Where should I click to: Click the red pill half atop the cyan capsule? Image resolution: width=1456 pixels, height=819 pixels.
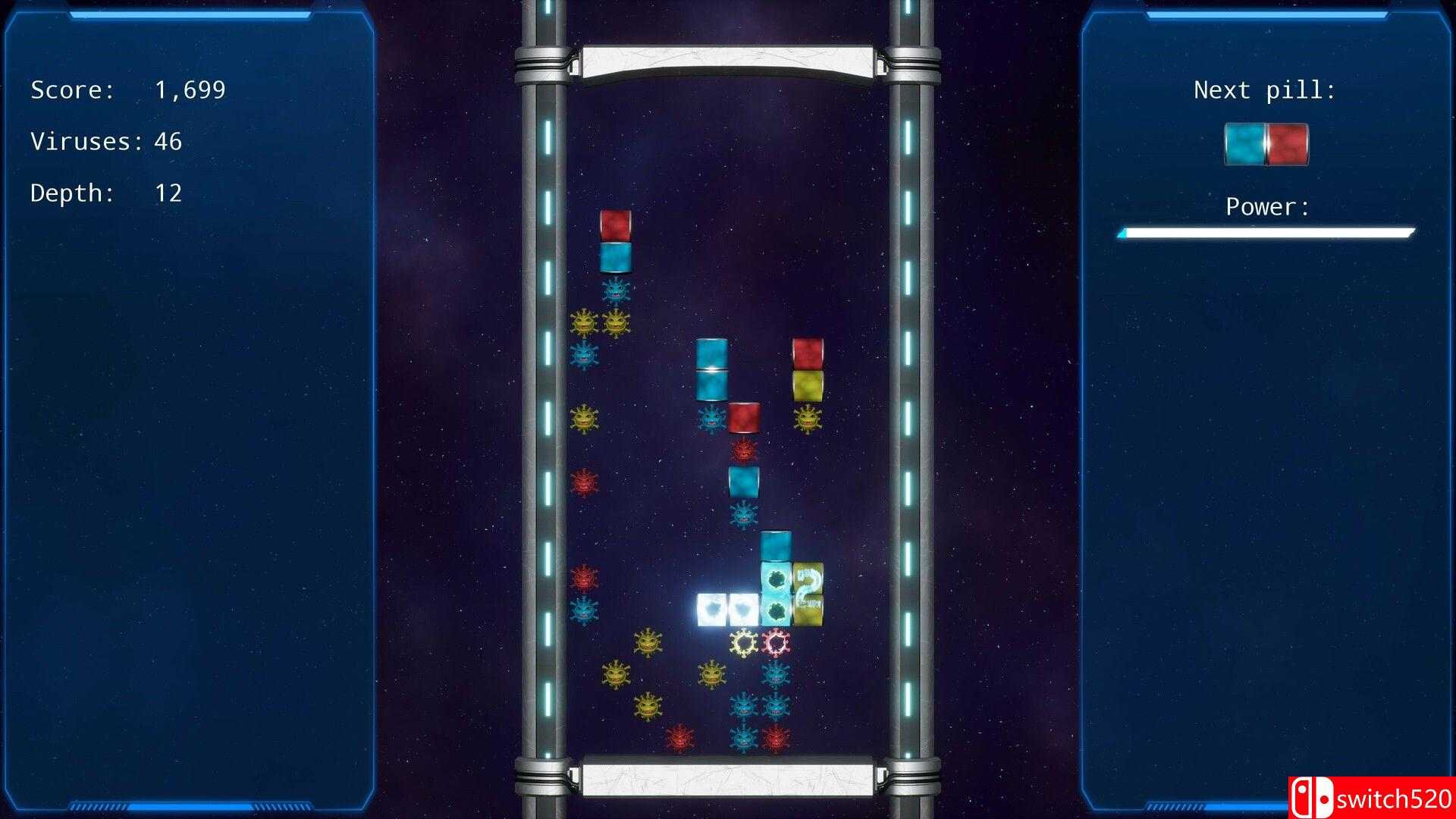tap(614, 224)
